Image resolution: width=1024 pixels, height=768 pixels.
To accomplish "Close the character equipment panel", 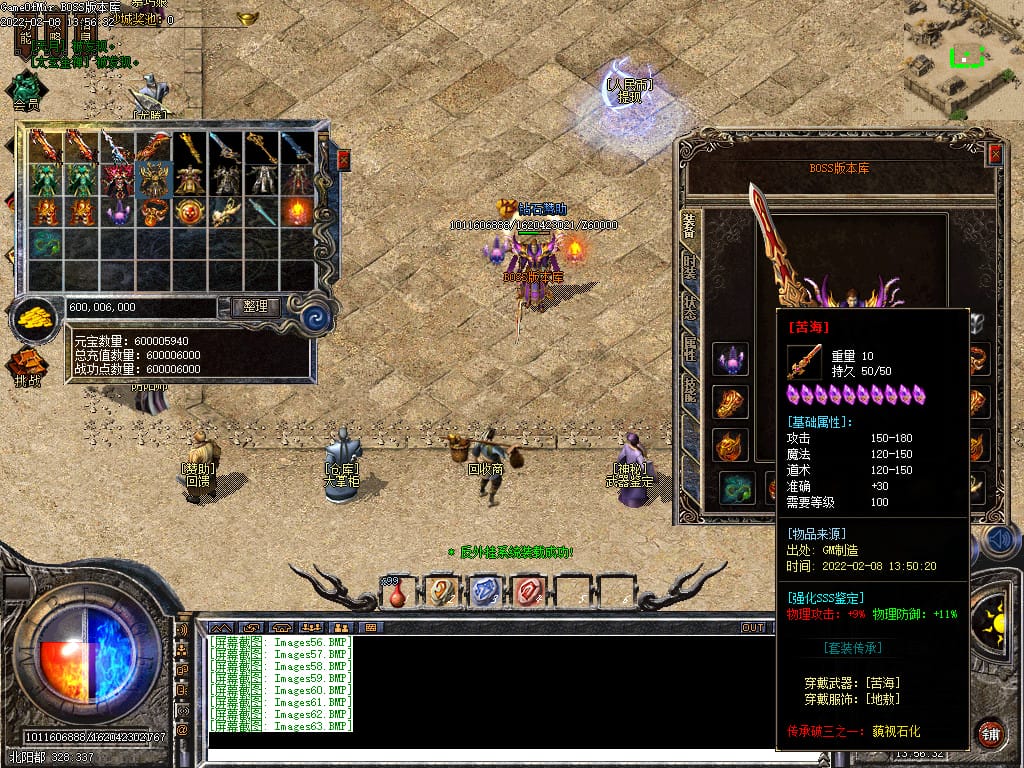I will (x=995, y=154).
